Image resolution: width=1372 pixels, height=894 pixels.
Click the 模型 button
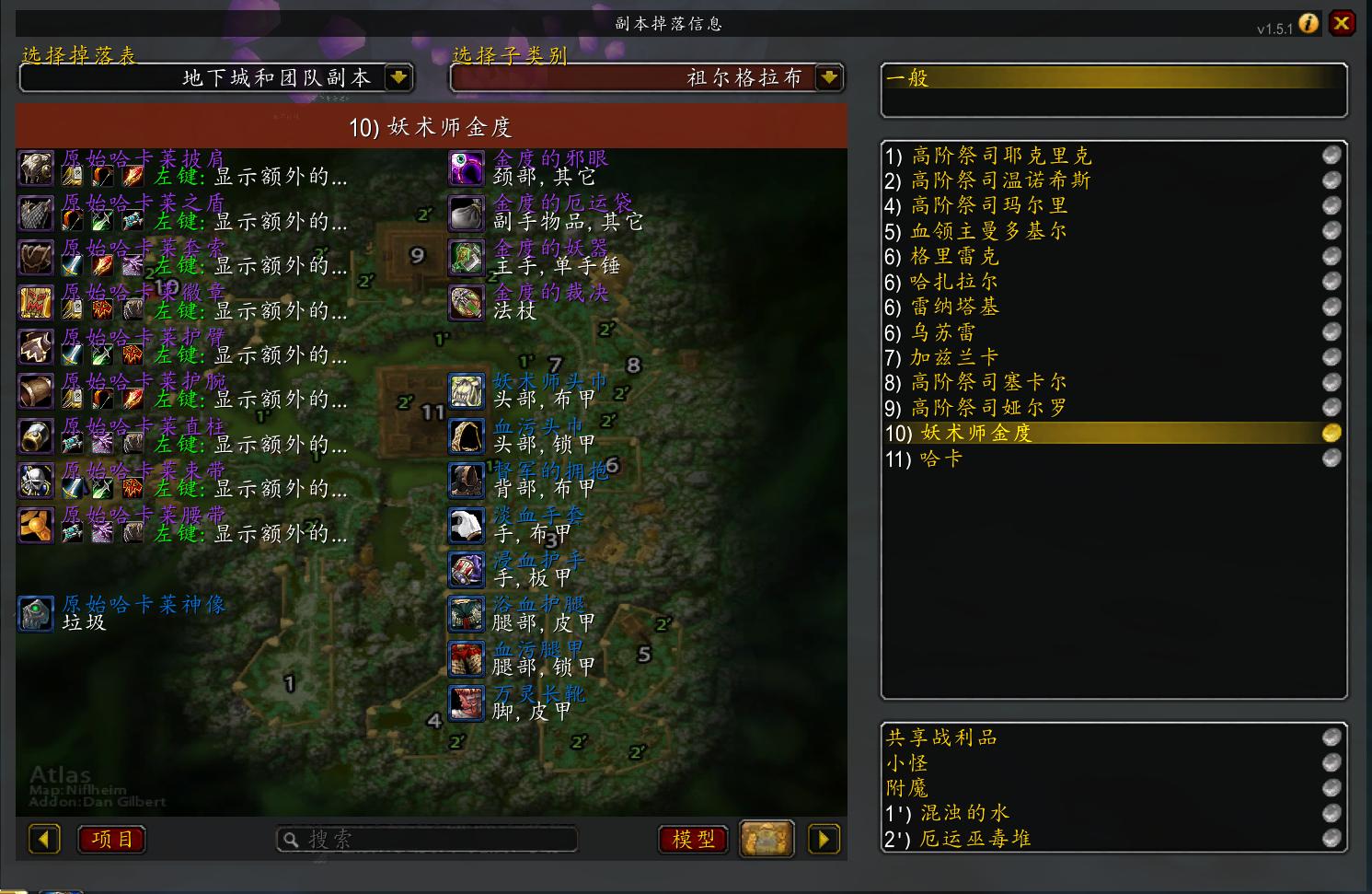692,839
